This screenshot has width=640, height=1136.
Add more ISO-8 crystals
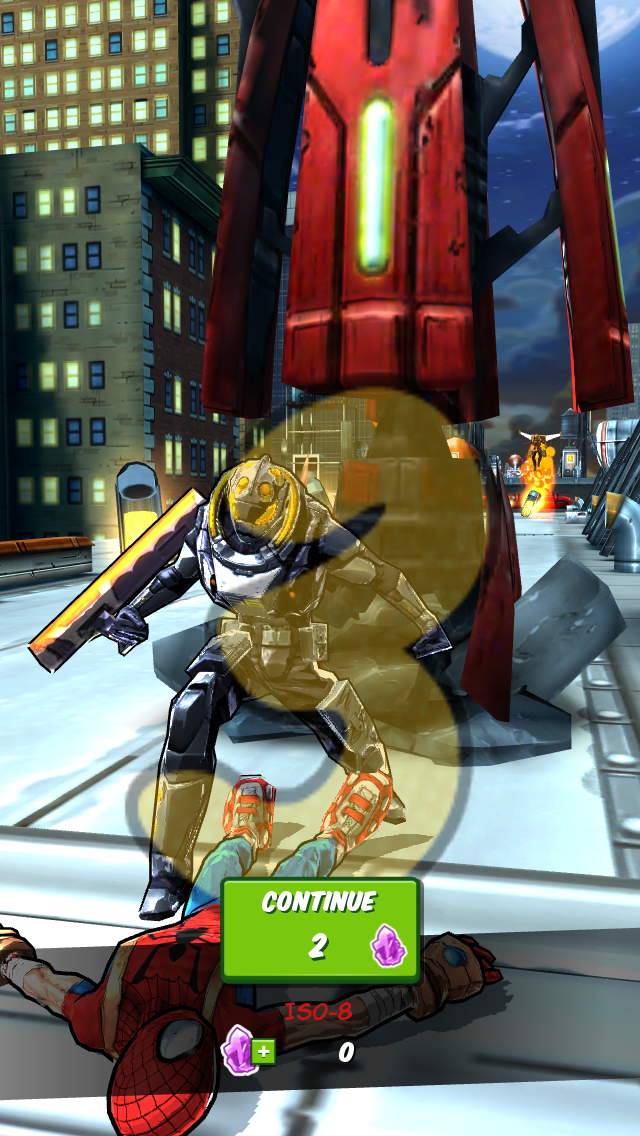coord(248,1050)
